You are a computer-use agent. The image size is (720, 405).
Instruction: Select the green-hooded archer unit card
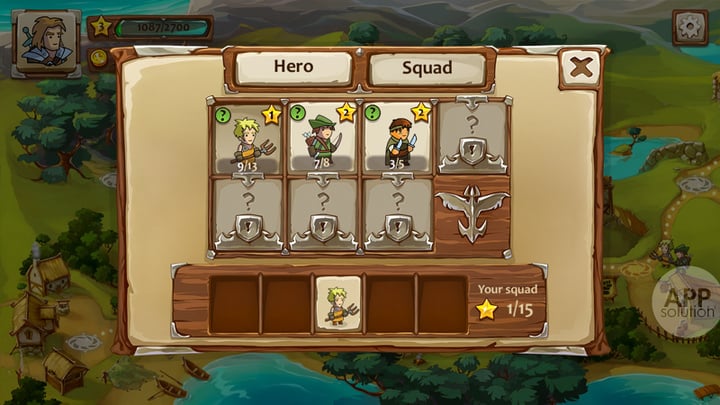coord(322,139)
